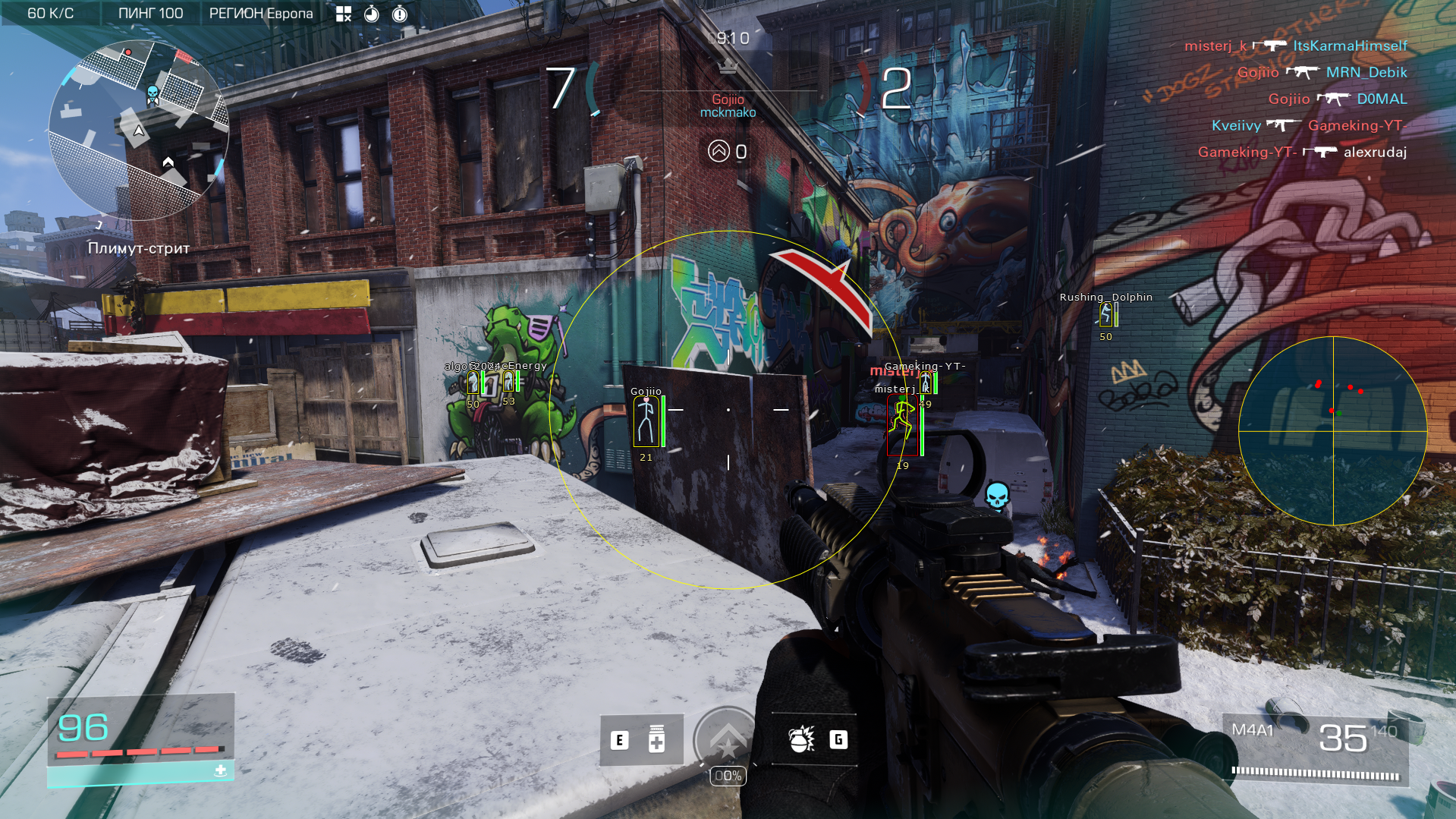The width and height of the screenshot is (1456, 819).
Task: Click the stopwatch icon in top bar
Action: [x=372, y=14]
